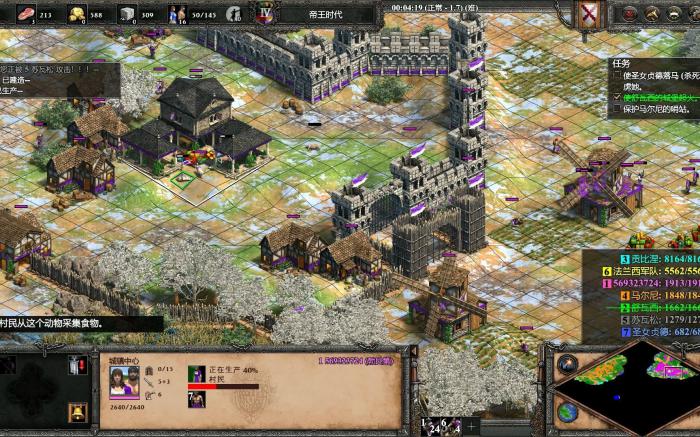Click the food resource icon
The image size is (700, 437).
(x=24, y=14)
